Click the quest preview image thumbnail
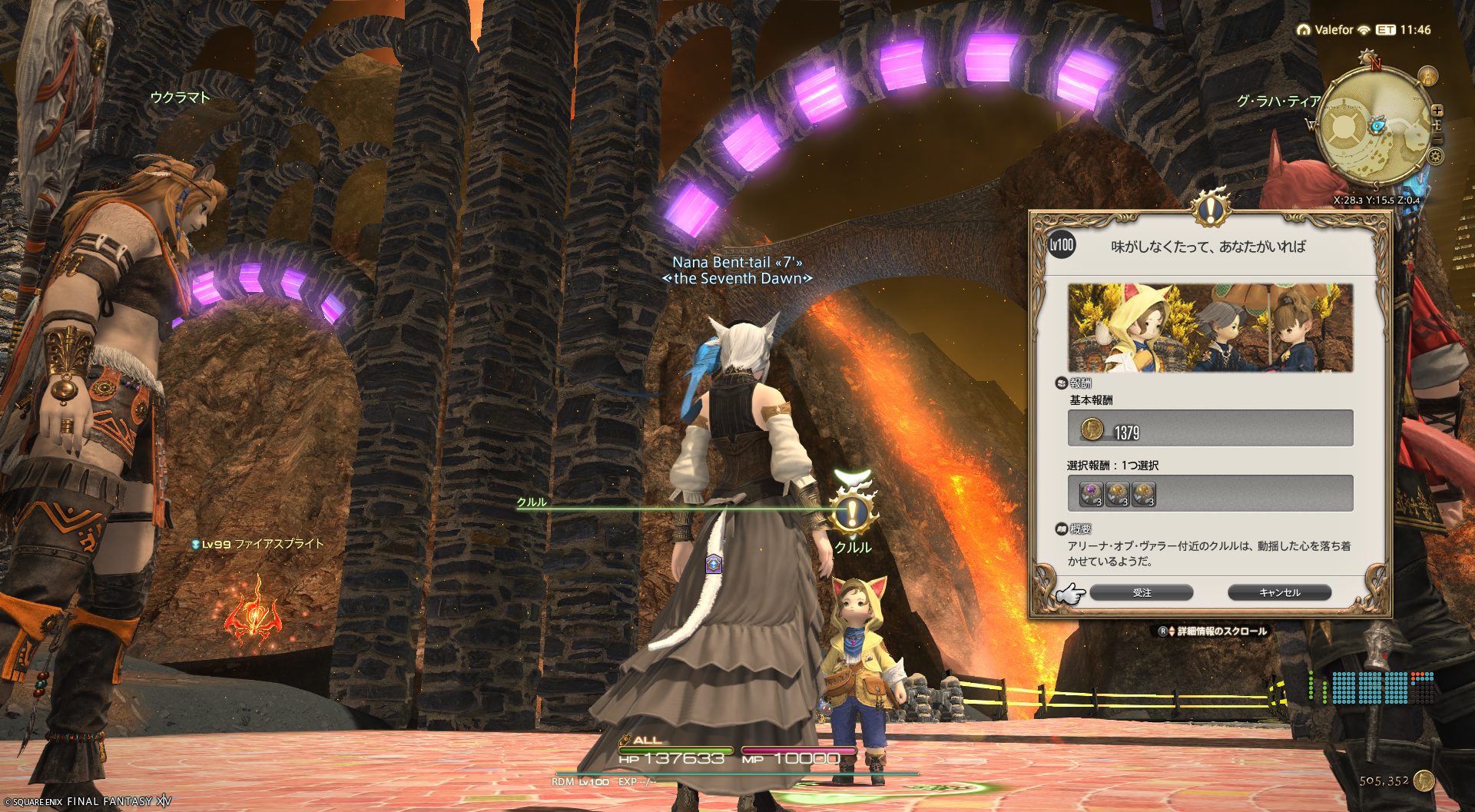This screenshot has height=812, width=1475. click(x=1210, y=328)
